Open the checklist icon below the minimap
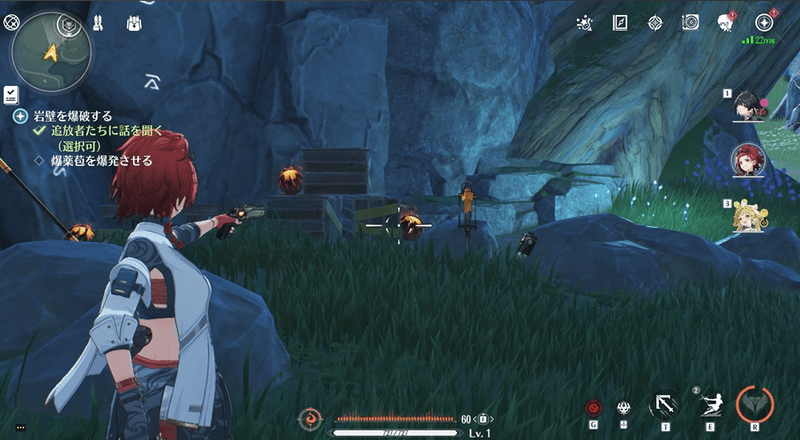 pos(10,94)
